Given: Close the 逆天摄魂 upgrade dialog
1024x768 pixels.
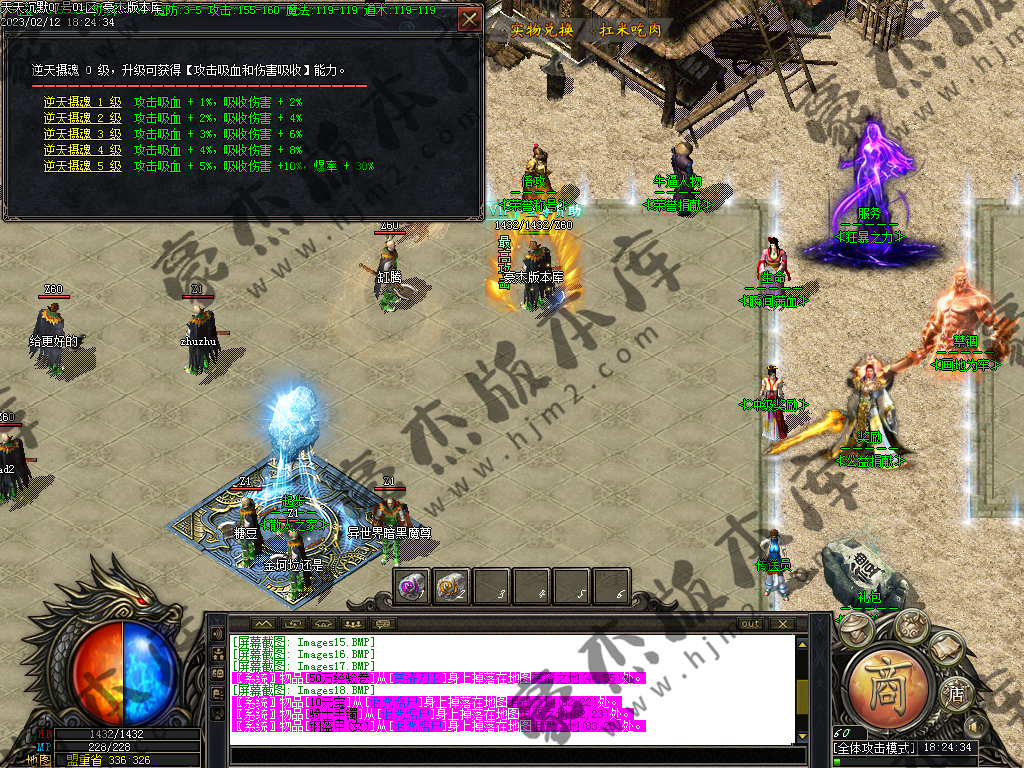Looking at the screenshot, I should pyautogui.click(x=469, y=19).
